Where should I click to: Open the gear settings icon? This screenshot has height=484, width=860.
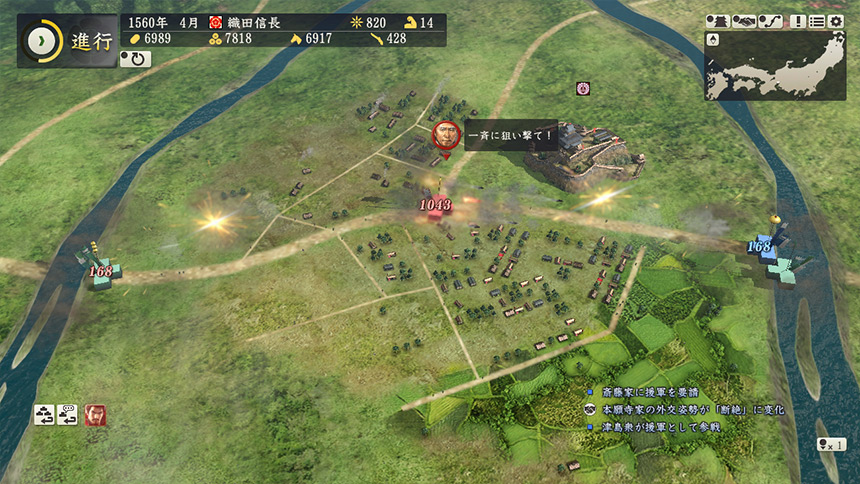pyautogui.click(x=836, y=21)
